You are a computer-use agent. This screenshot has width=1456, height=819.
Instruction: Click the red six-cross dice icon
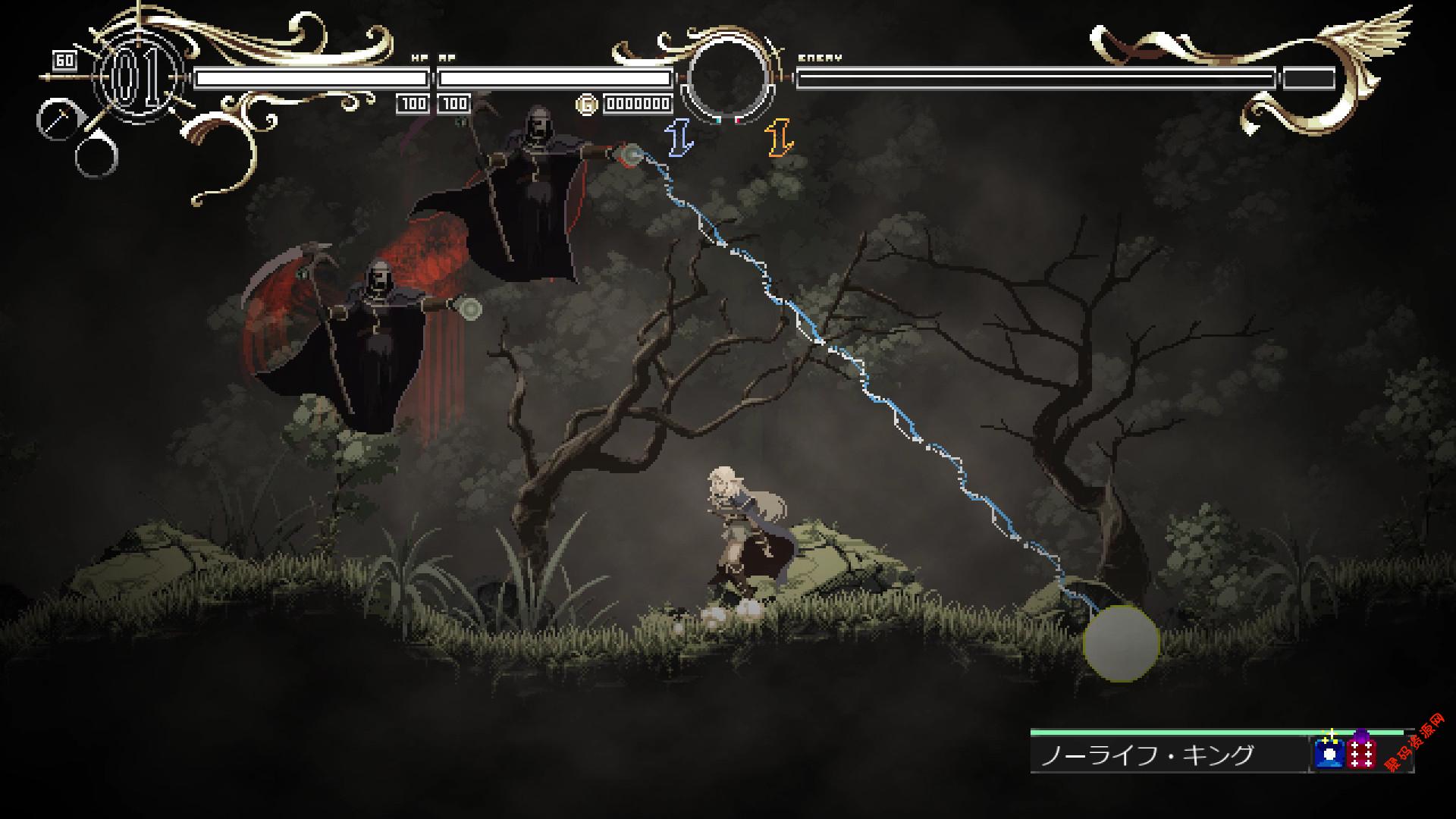coord(1362,755)
